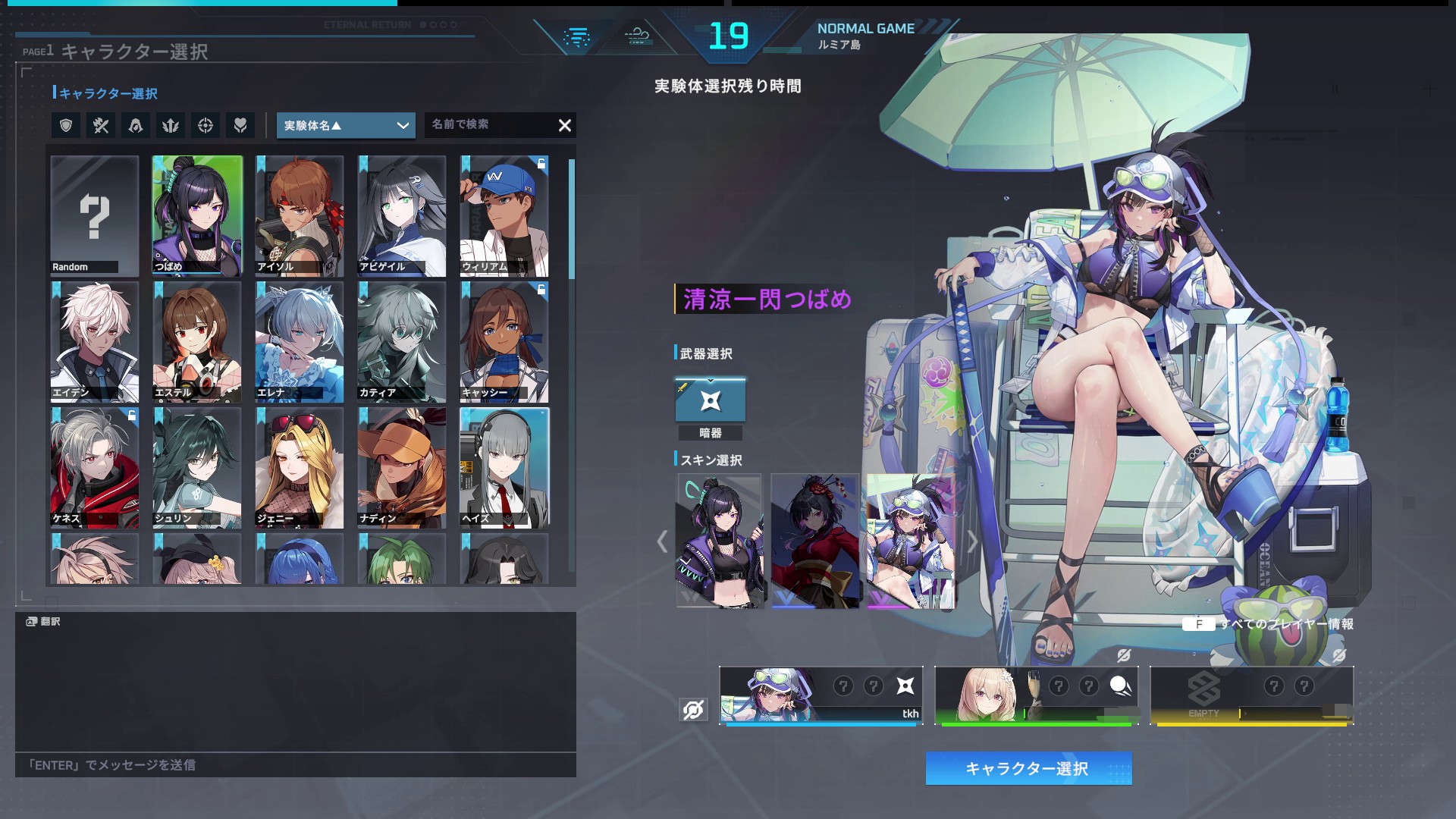Image resolution: width=1456 pixels, height=819 pixels.
Task: Click the chat message input box
Action: [296, 764]
